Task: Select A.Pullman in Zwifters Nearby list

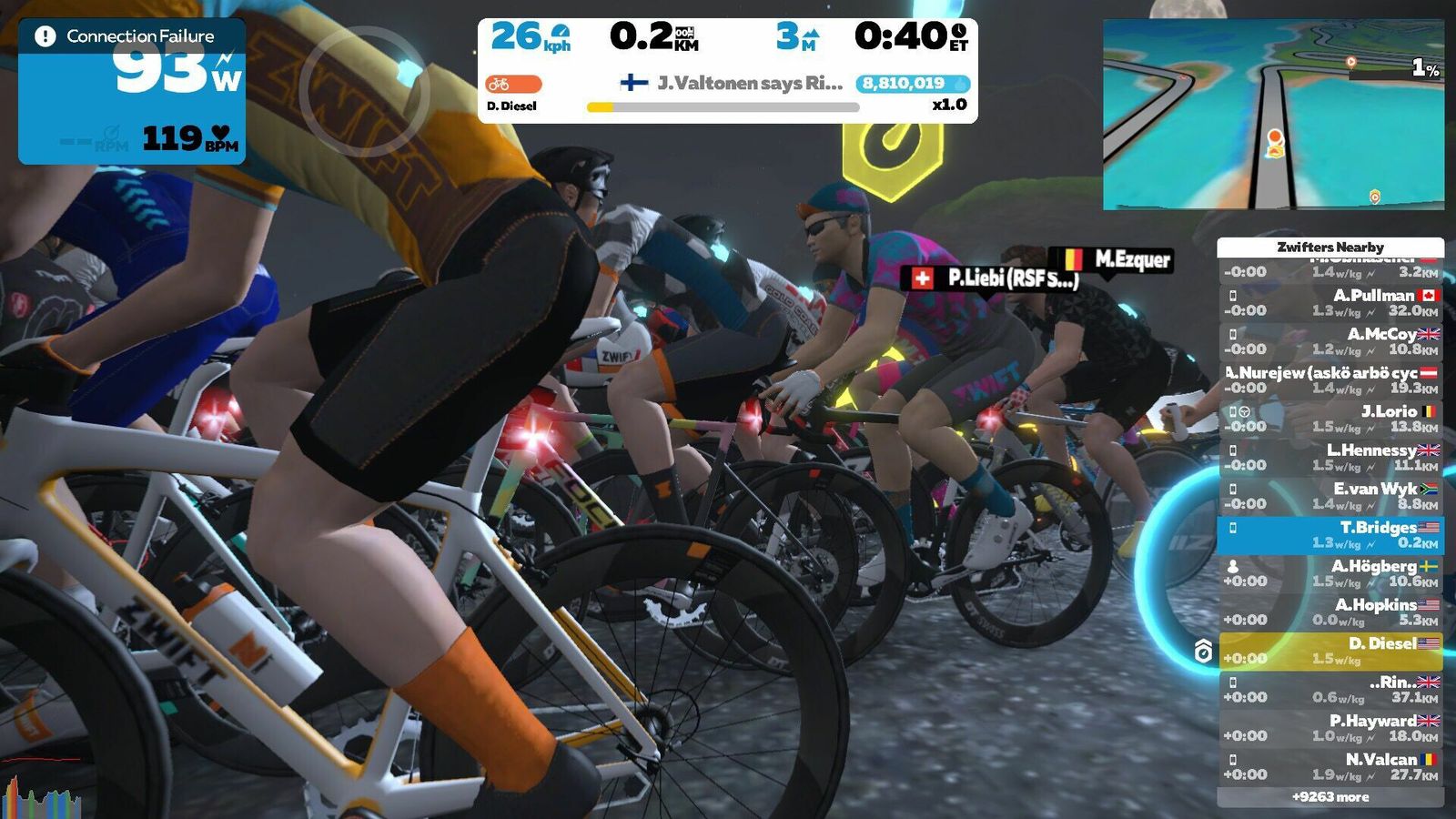Action: [x=1330, y=303]
